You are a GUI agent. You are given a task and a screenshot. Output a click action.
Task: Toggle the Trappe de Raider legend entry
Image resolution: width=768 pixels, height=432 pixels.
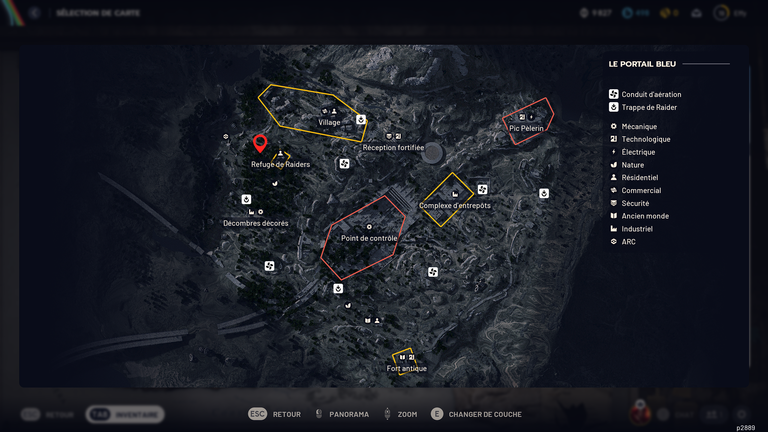[650, 107]
